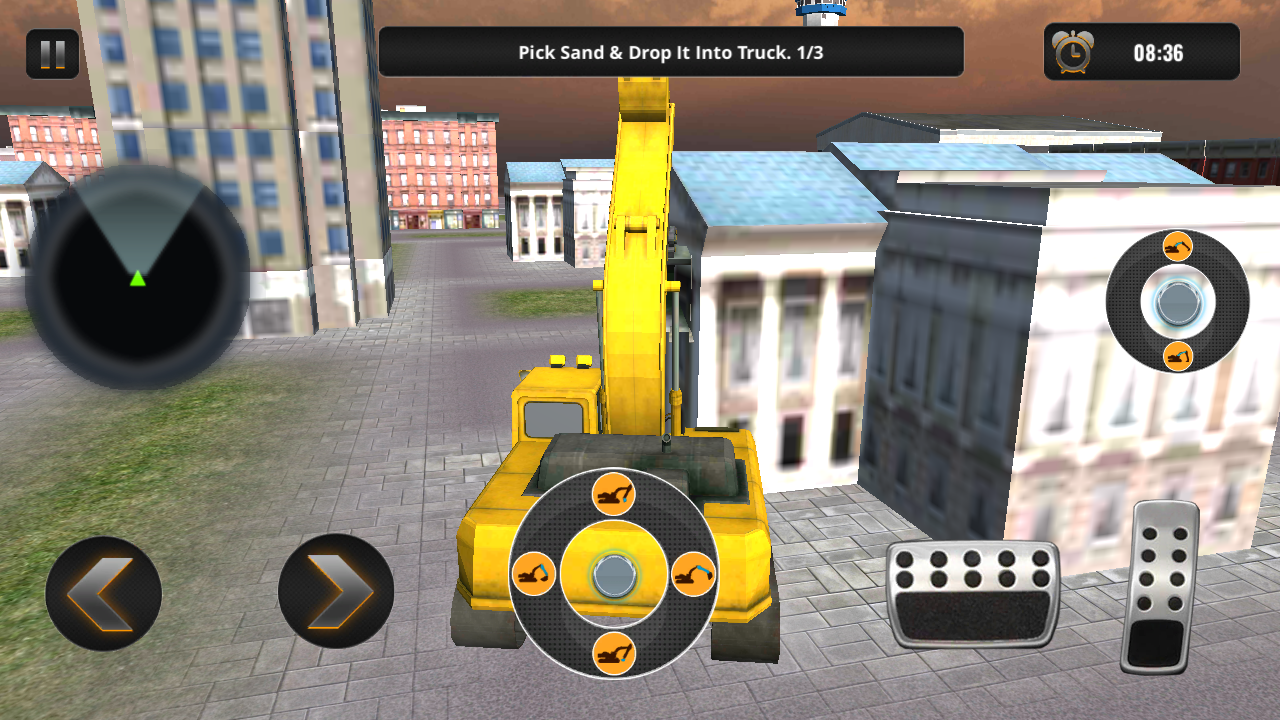Click the circular radar minimap
The height and width of the screenshot is (720, 1280).
[x=137, y=277]
